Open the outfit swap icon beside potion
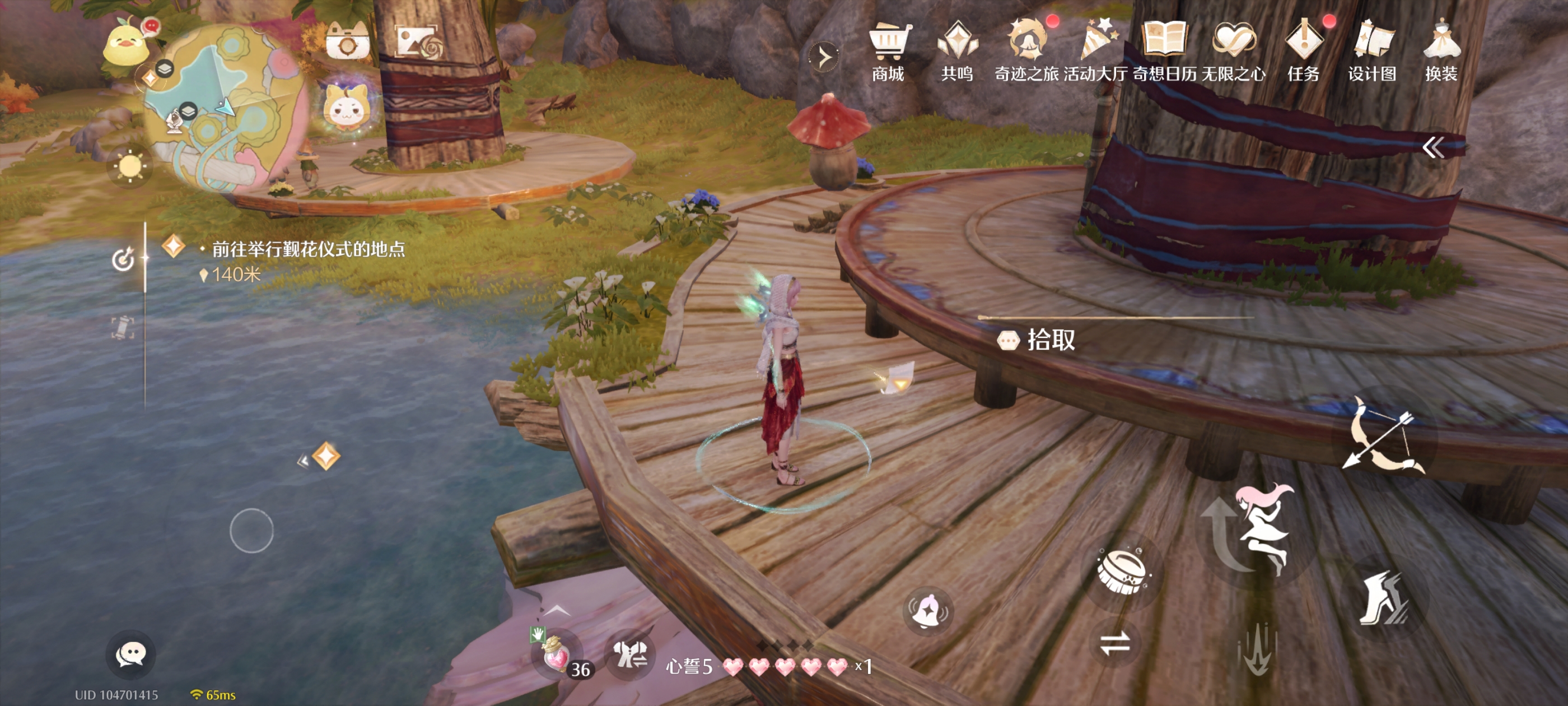The width and height of the screenshot is (1568, 706). coord(628,655)
